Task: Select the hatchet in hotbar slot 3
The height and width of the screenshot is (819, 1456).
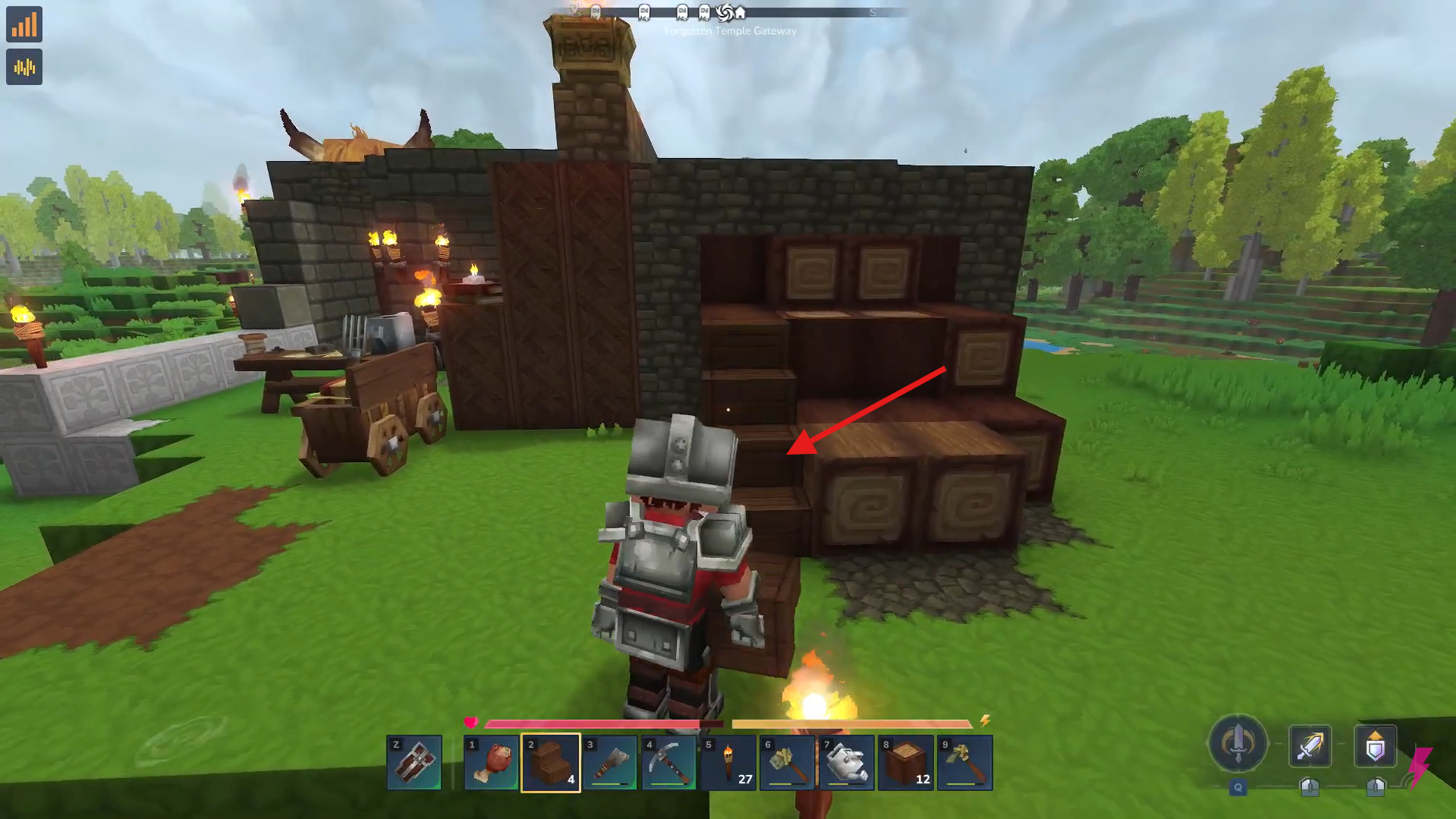Action: (x=610, y=762)
